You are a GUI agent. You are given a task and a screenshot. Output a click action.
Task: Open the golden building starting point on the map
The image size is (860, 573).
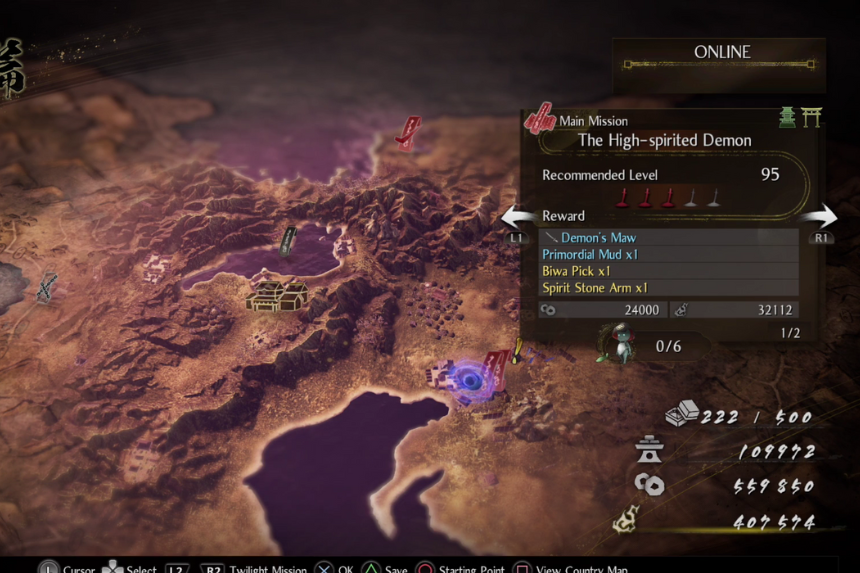pos(277,296)
